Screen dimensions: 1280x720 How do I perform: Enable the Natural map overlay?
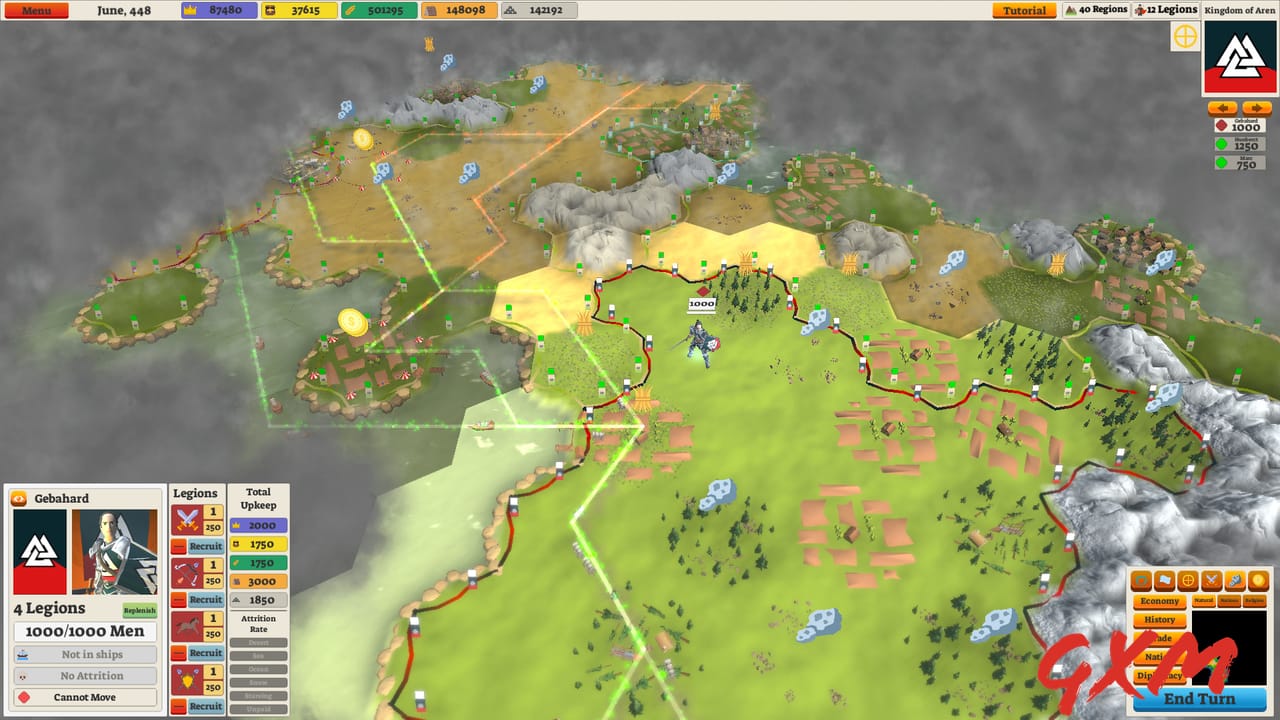(x=1204, y=601)
